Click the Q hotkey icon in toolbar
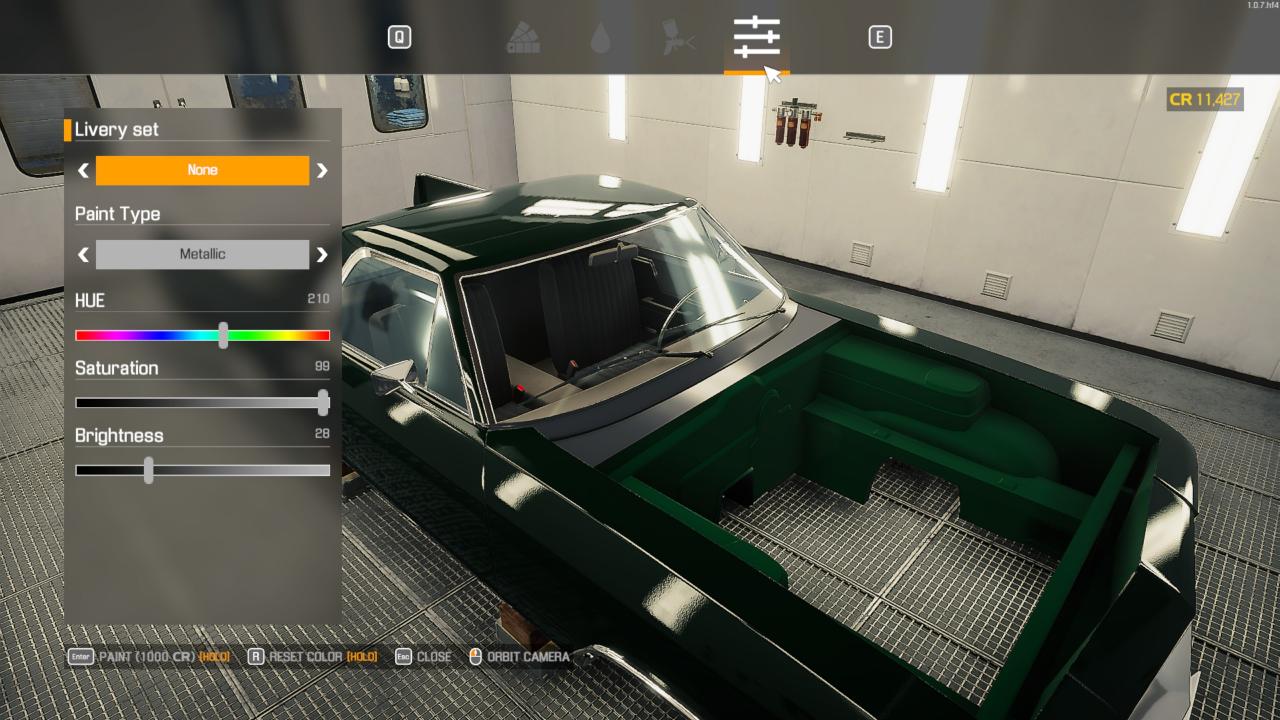Screen dimensions: 1280x720 (401, 36)
